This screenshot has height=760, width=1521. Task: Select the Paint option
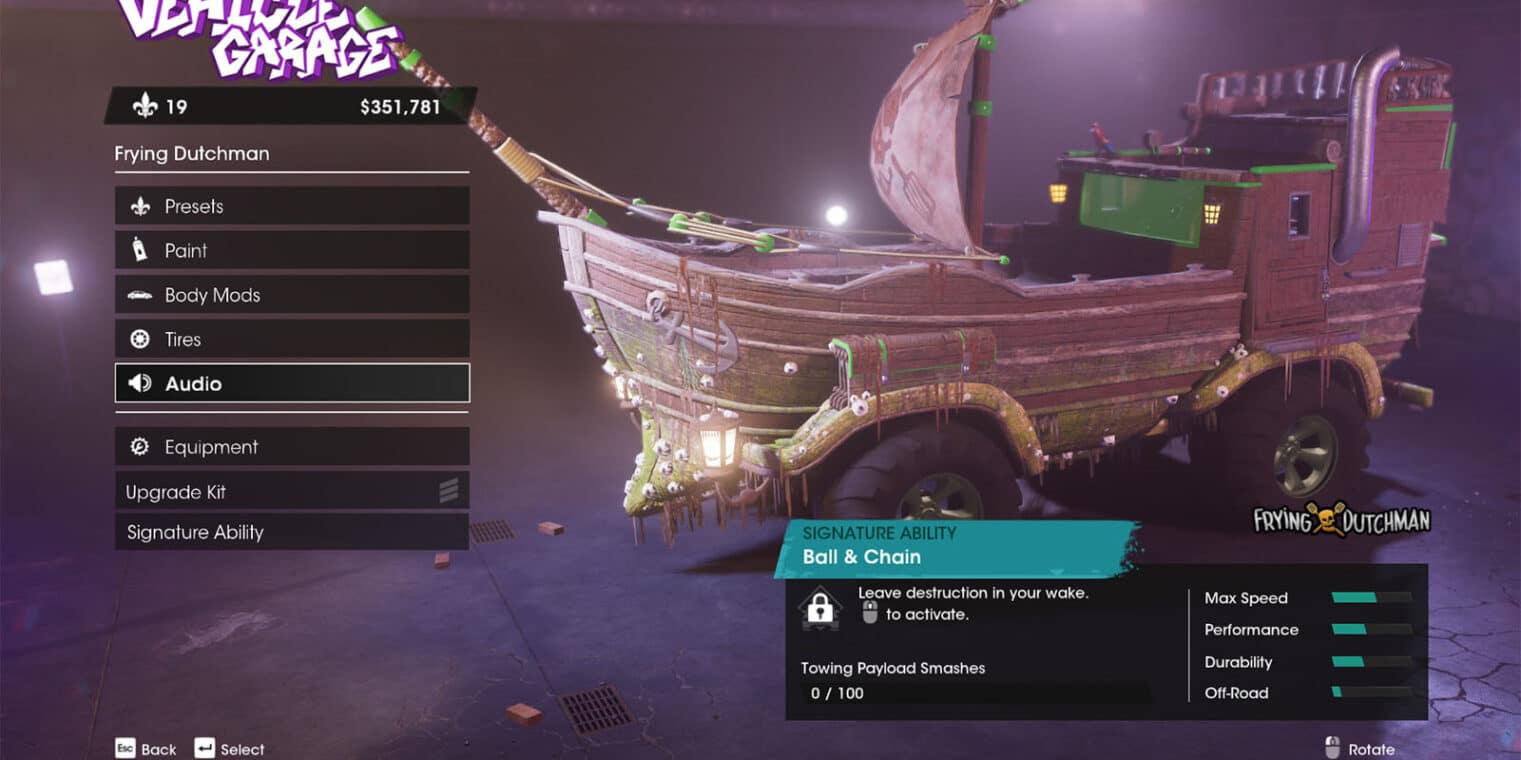pyautogui.click(x=291, y=250)
